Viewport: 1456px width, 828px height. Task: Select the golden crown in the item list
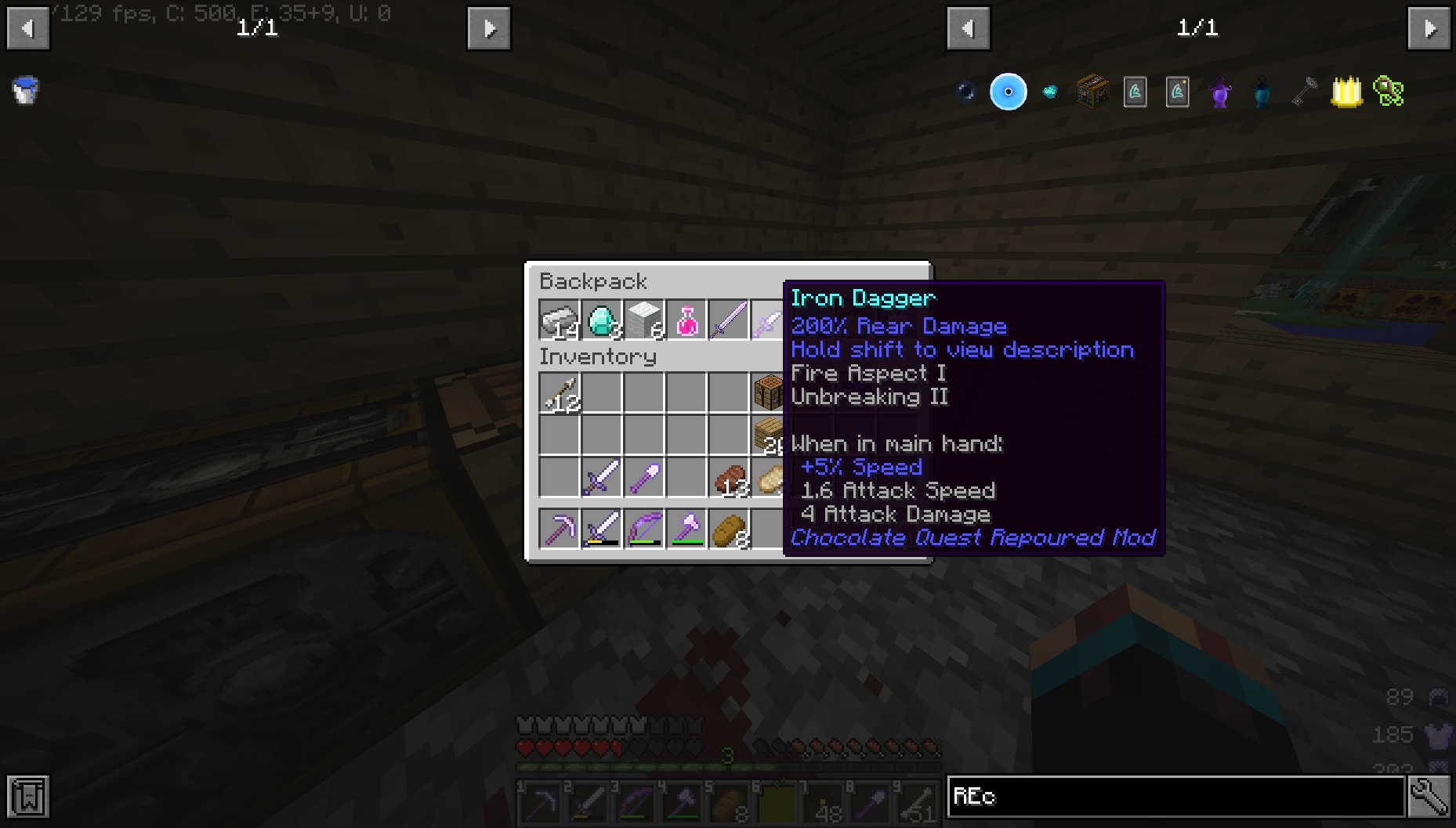point(1346,92)
